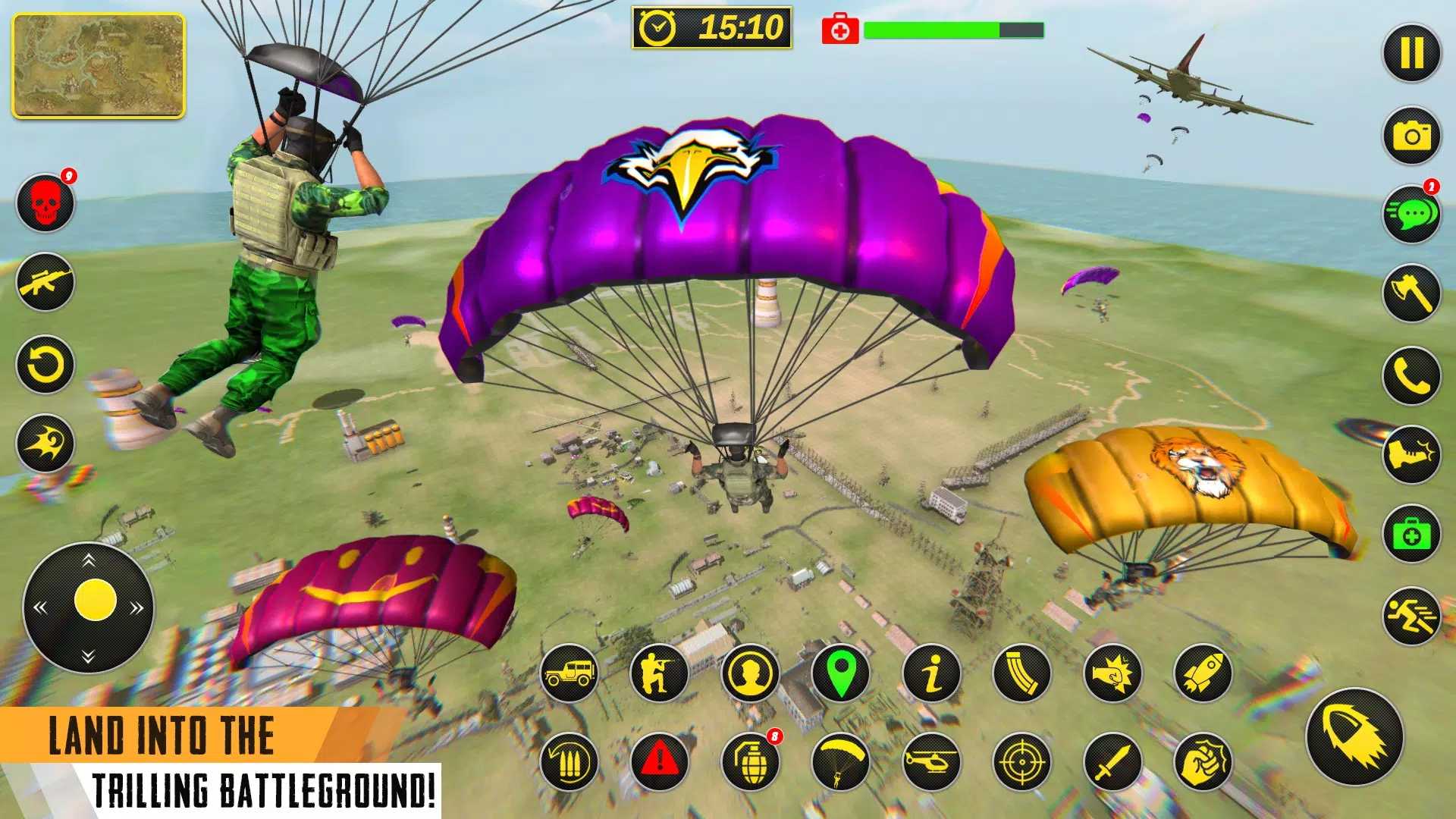The width and height of the screenshot is (1456, 819).
Task: Use the green medkit button
Action: [x=1411, y=534]
